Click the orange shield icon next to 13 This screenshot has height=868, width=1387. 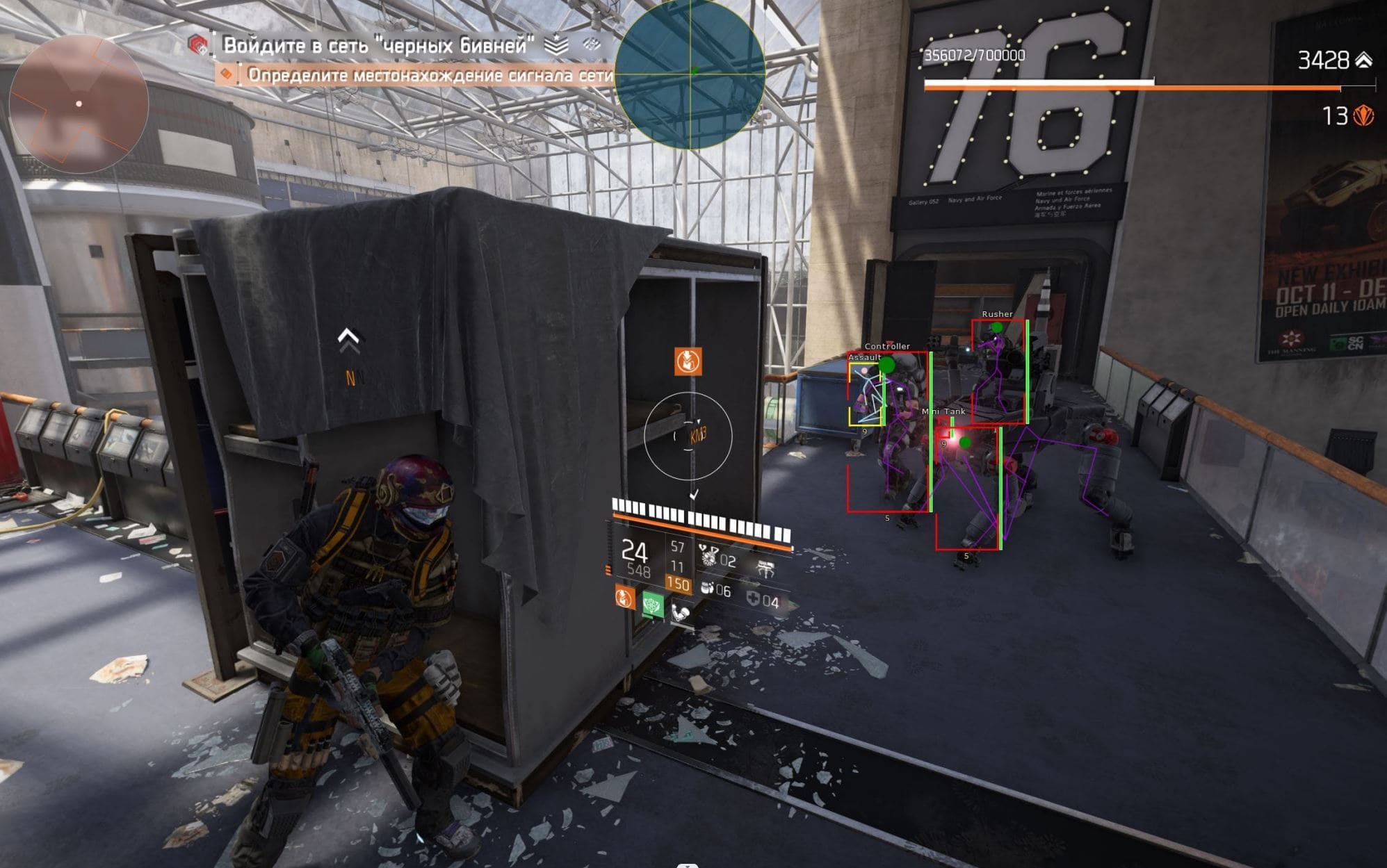tap(1364, 115)
